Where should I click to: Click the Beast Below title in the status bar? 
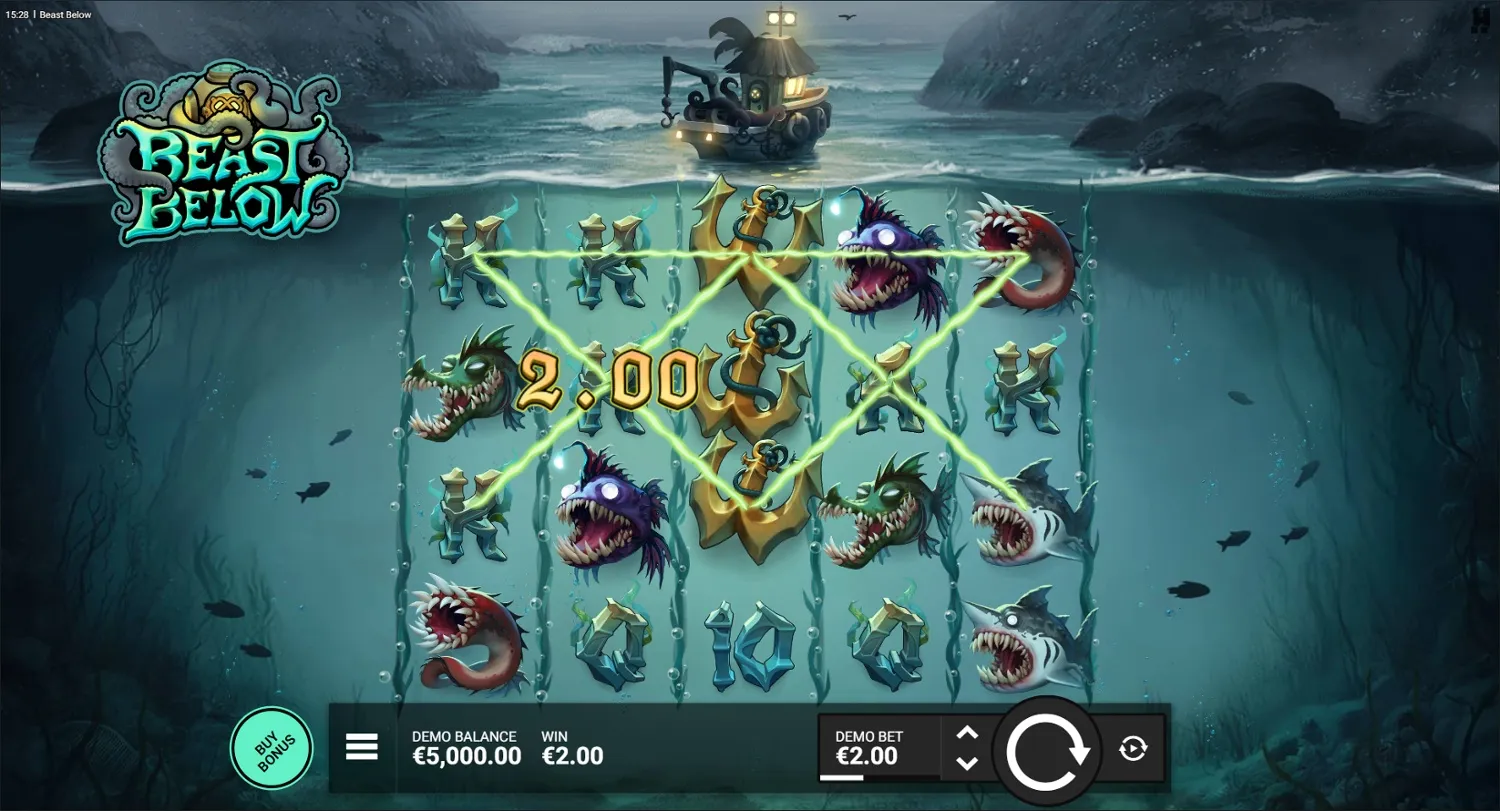65,14
